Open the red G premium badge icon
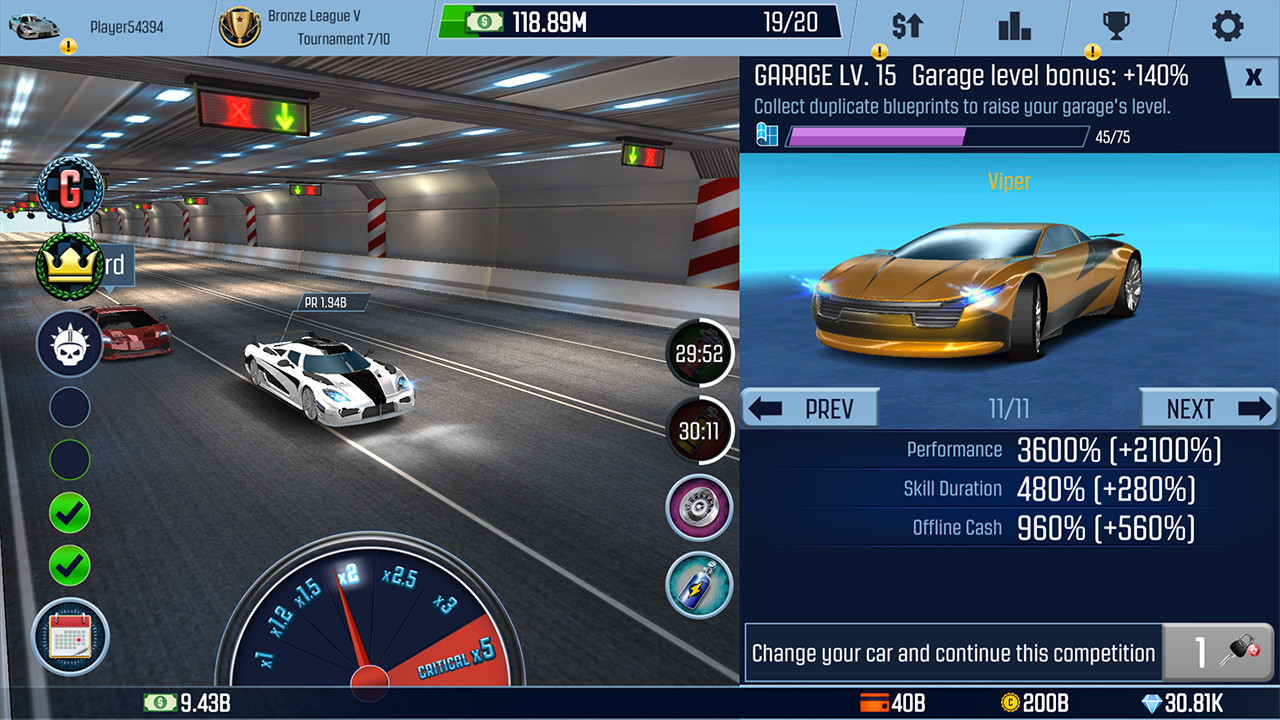Screen dimensions: 1280x720 click(69, 188)
